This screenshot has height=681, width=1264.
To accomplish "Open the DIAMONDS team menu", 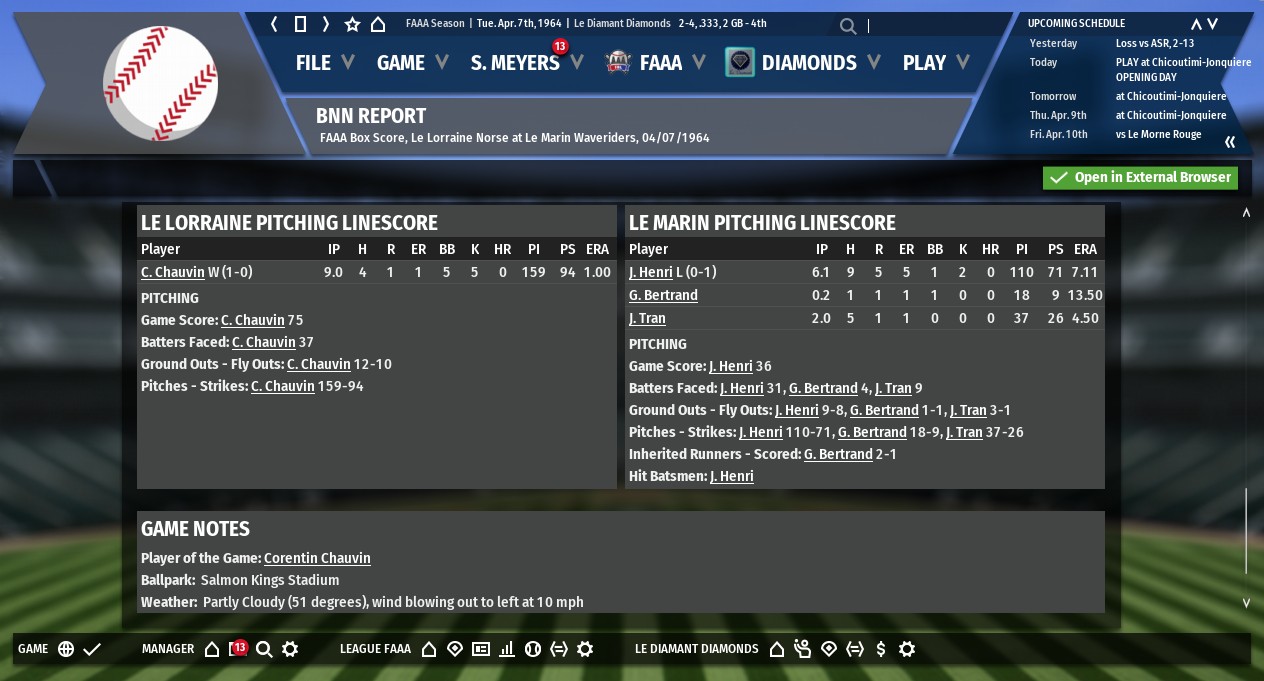I will click(x=808, y=63).
